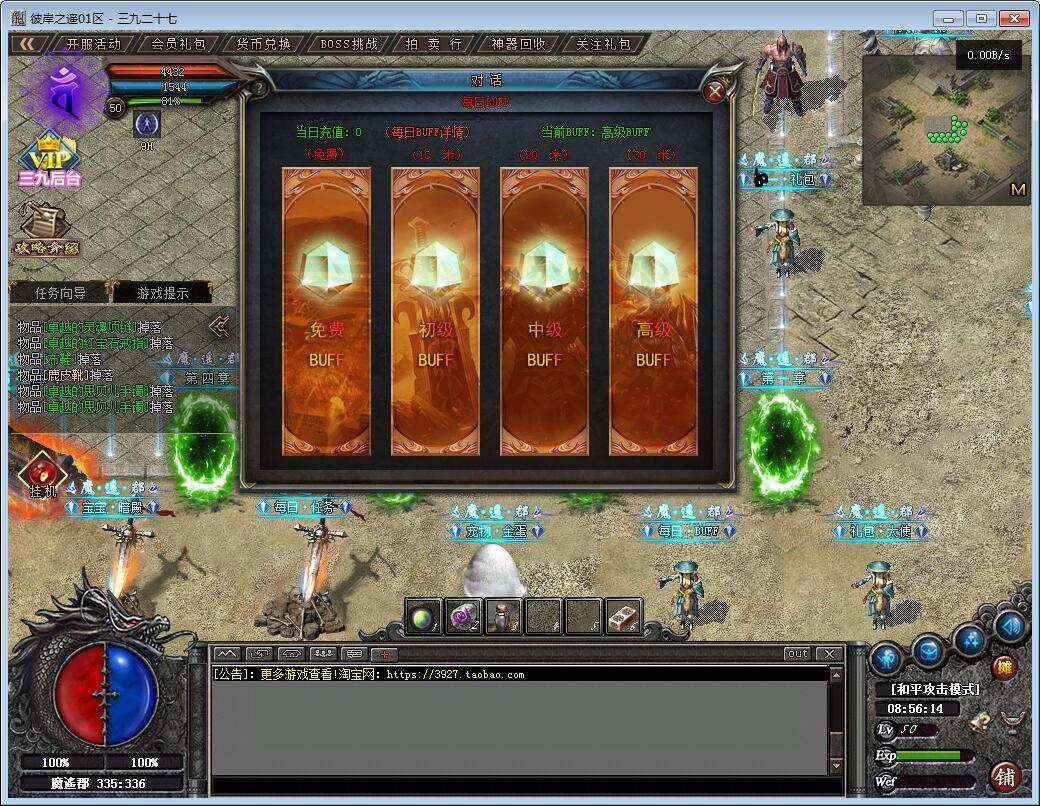
Task: Open the 神器回收 menu
Action: [x=519, y=44]
